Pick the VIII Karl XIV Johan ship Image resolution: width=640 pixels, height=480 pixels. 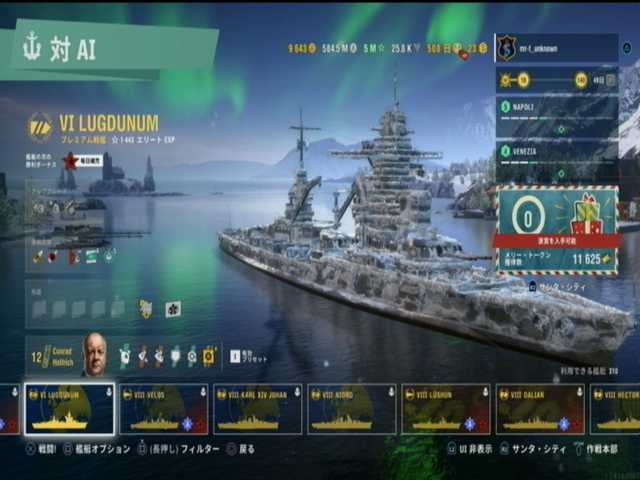click(x=257, y=409)
